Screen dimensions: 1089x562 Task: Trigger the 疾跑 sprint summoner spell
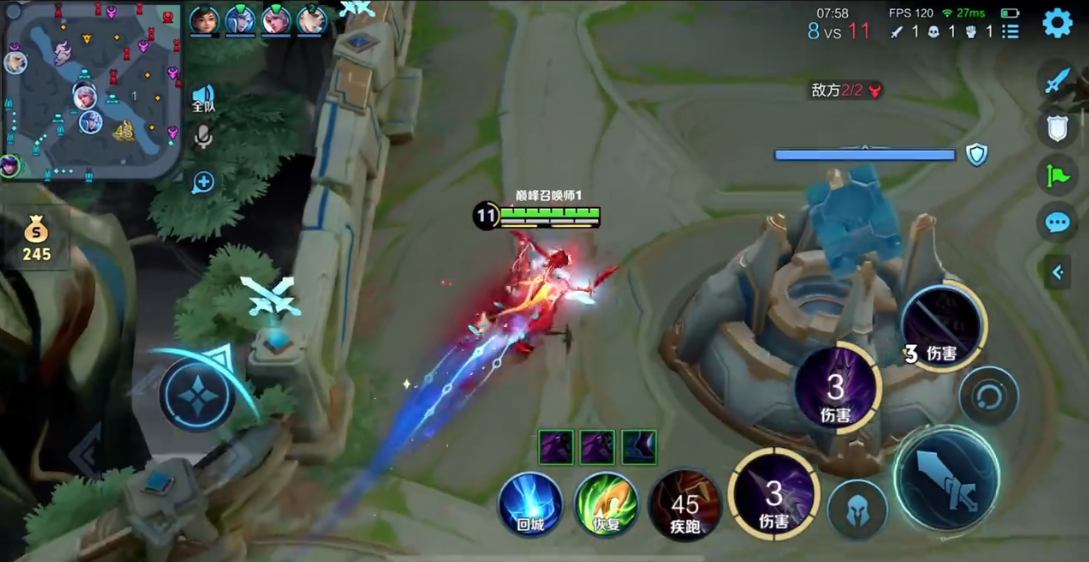[685, 505]
